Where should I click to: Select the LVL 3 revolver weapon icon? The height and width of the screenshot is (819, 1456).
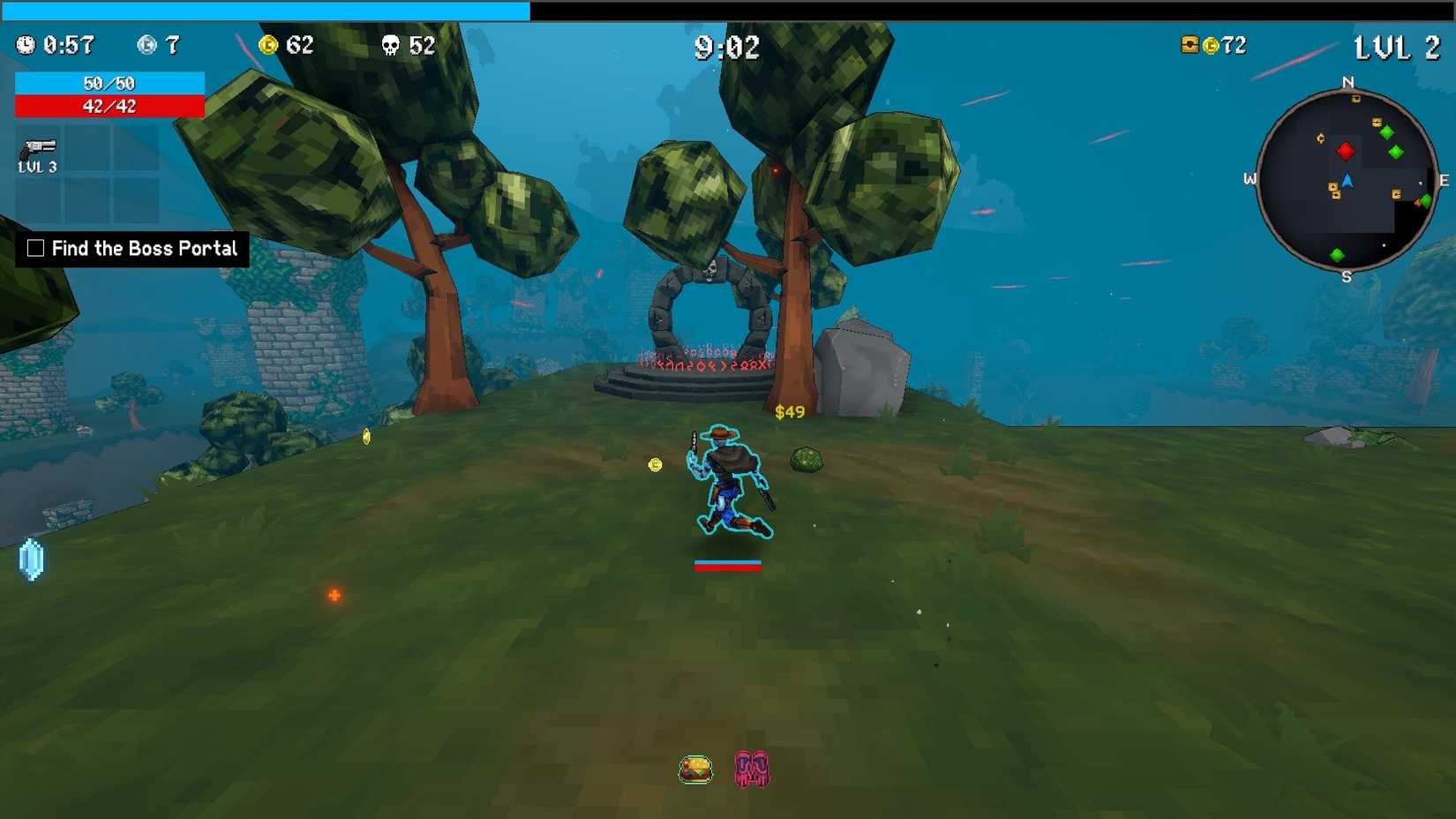point(37,148)
